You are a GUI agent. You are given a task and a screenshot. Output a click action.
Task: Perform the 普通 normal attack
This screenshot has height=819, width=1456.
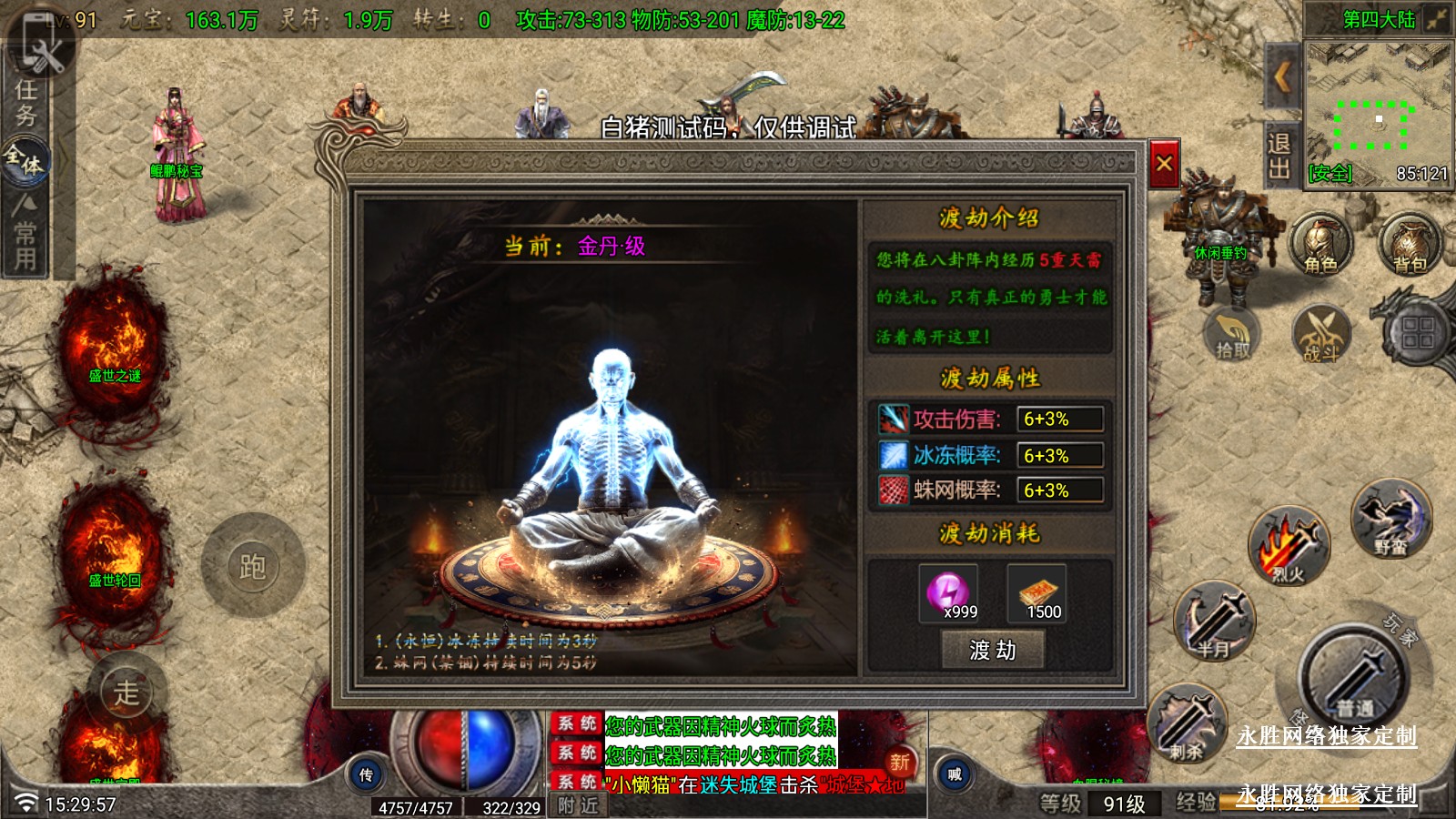[1354, 677]
